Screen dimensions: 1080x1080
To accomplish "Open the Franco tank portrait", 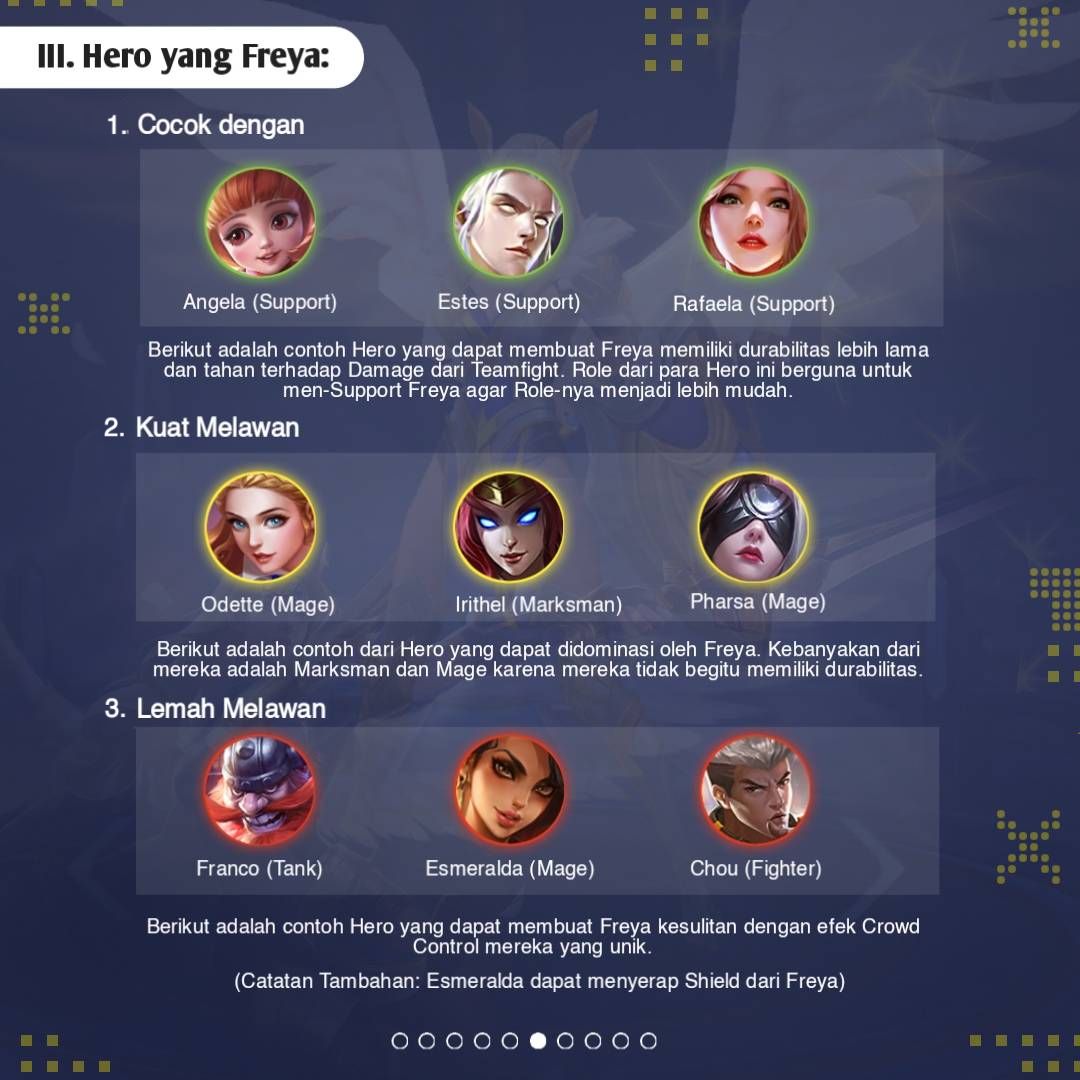I will 260,790.
